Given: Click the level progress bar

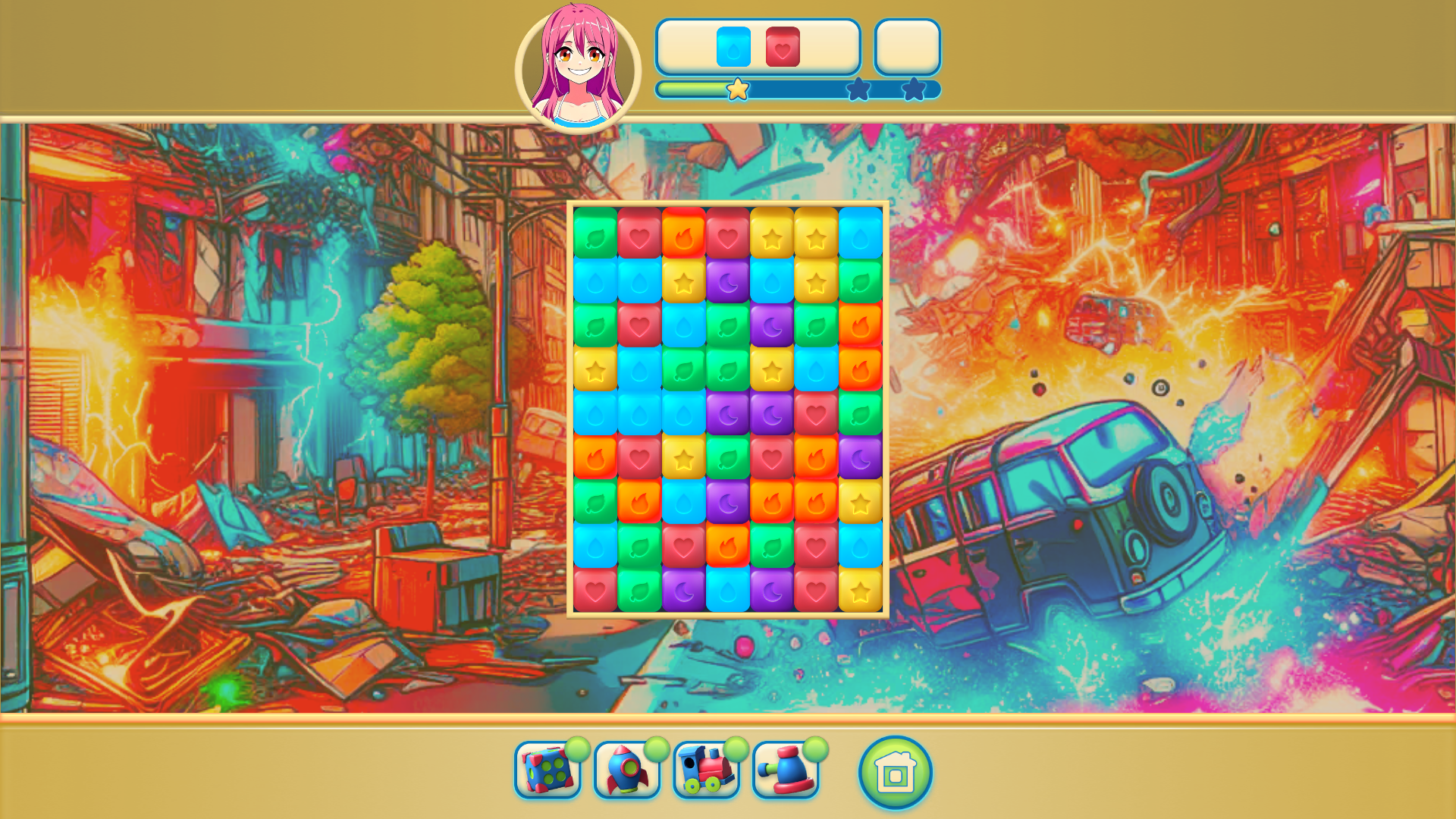Looking at the screenshot, I should [x=796, y=90].
